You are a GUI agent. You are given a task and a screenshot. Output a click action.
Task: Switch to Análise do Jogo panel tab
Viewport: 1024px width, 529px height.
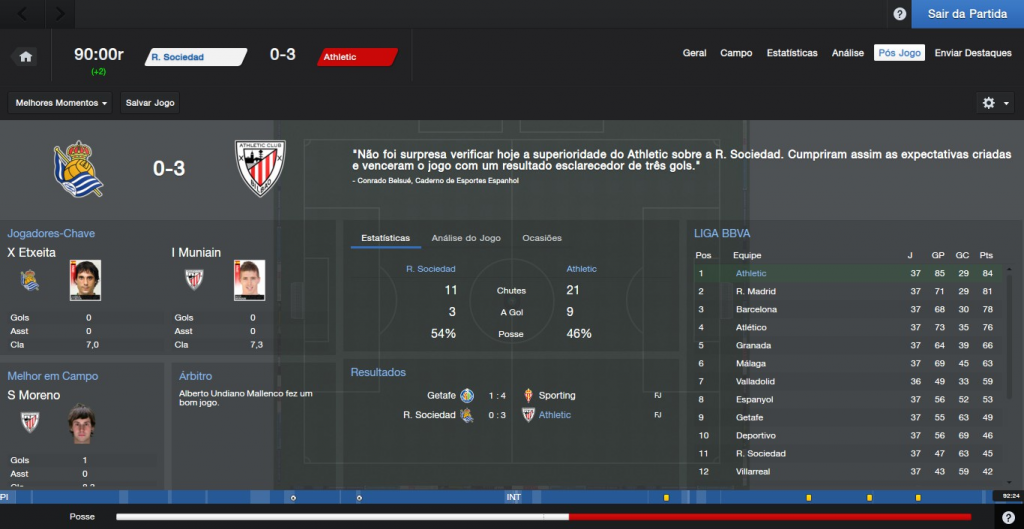coord(466,238)
